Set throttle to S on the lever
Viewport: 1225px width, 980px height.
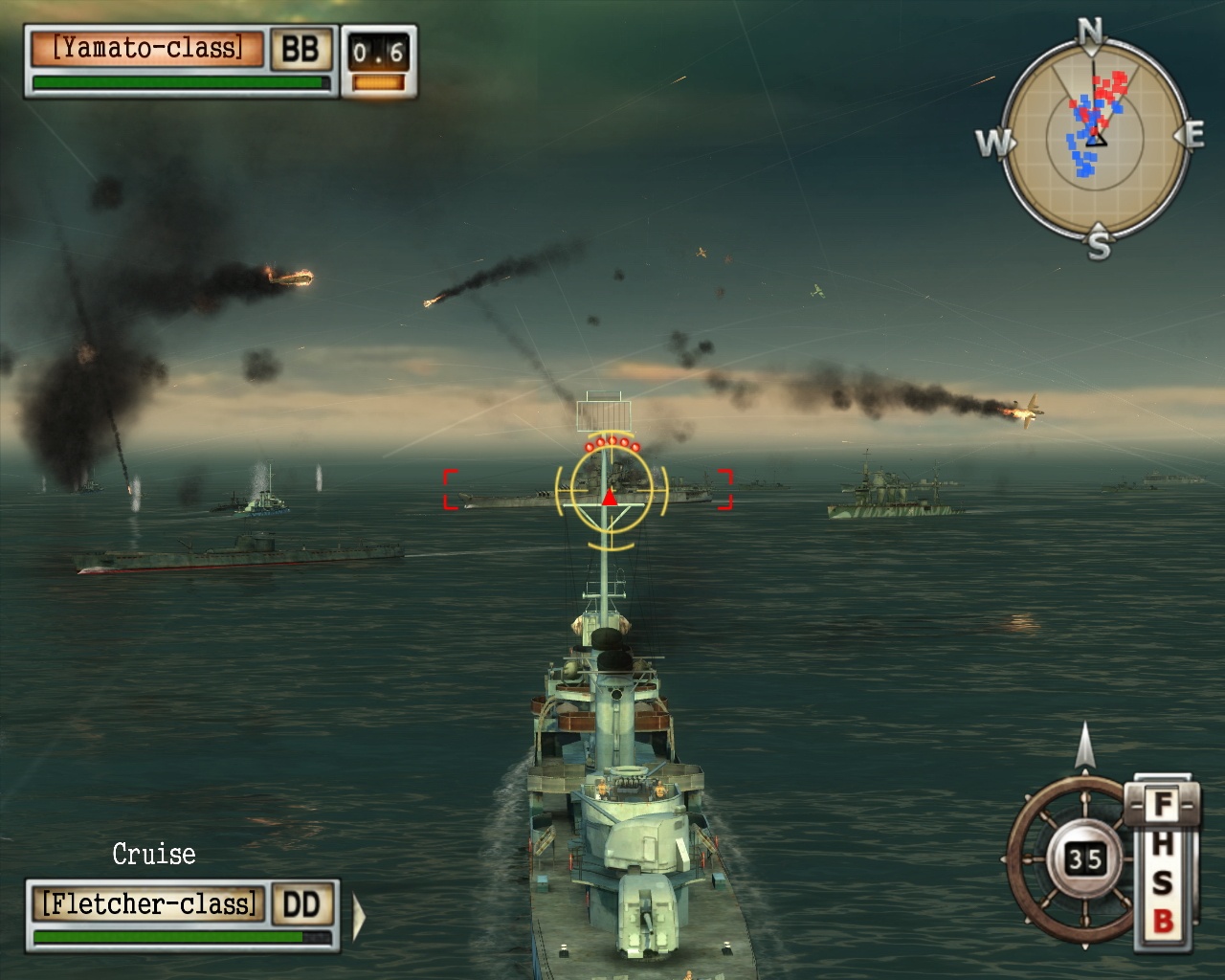[x=1163, y=882]
